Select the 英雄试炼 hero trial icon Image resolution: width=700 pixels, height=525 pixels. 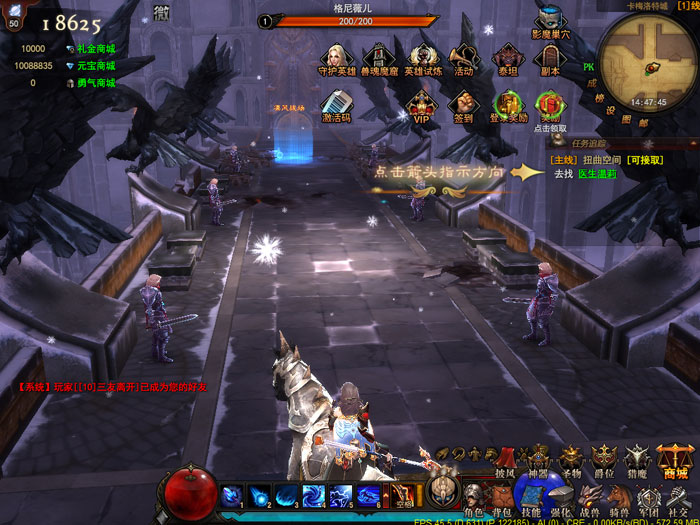422,57
